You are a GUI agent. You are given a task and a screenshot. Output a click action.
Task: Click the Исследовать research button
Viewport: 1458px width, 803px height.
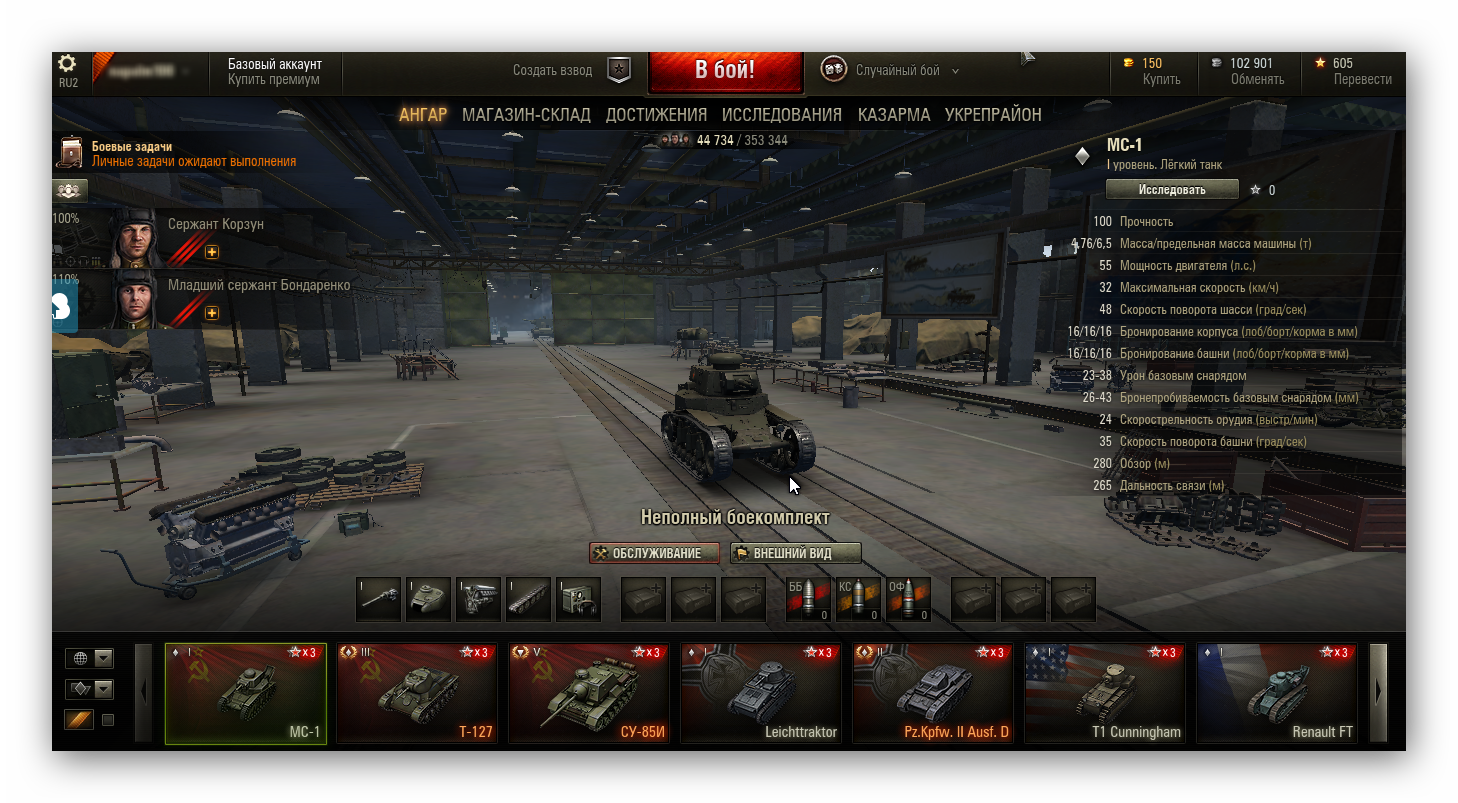coord(1172,190)
